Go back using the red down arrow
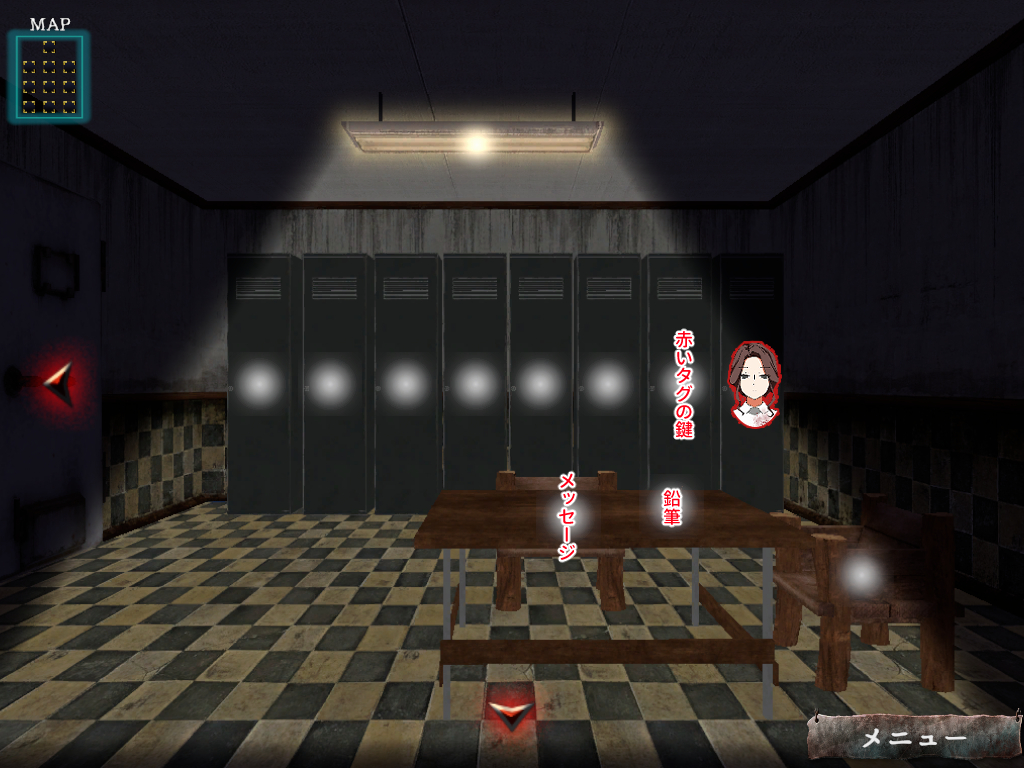 coord(510,713)
